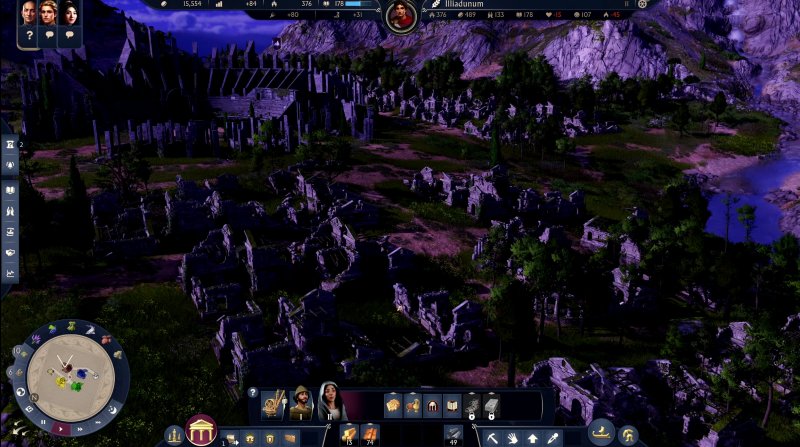Open the ship menu button
Screen dimensions: 800x447
(x=601, y=435)
